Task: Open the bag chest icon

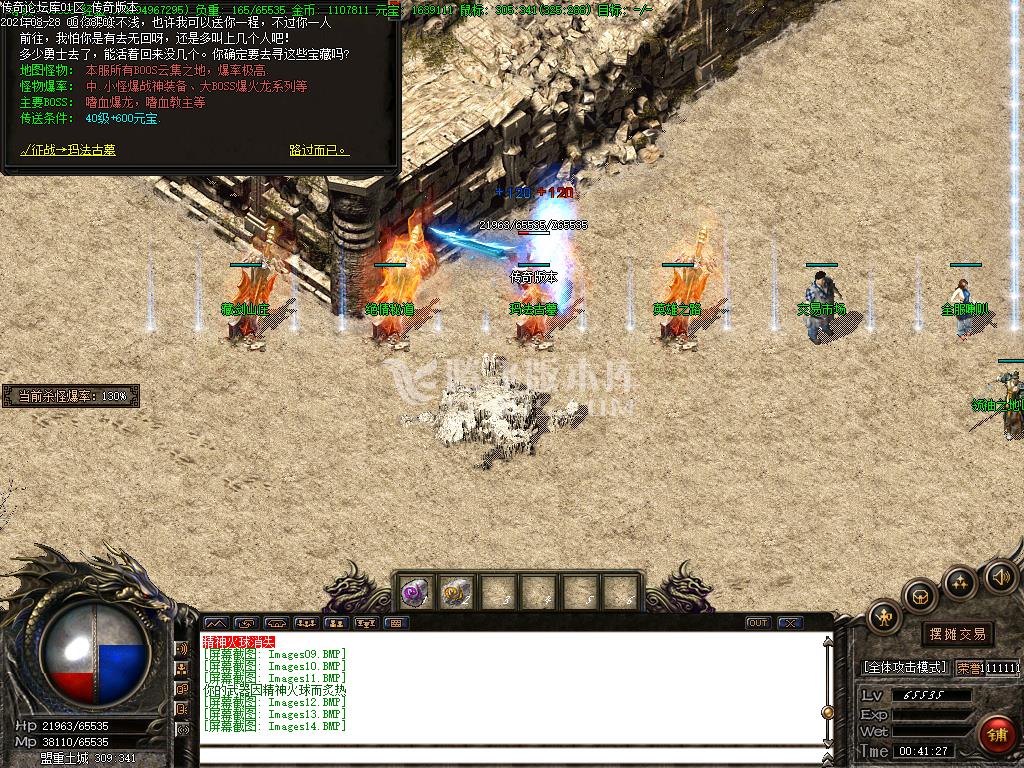Action: (x=920, y=597)
